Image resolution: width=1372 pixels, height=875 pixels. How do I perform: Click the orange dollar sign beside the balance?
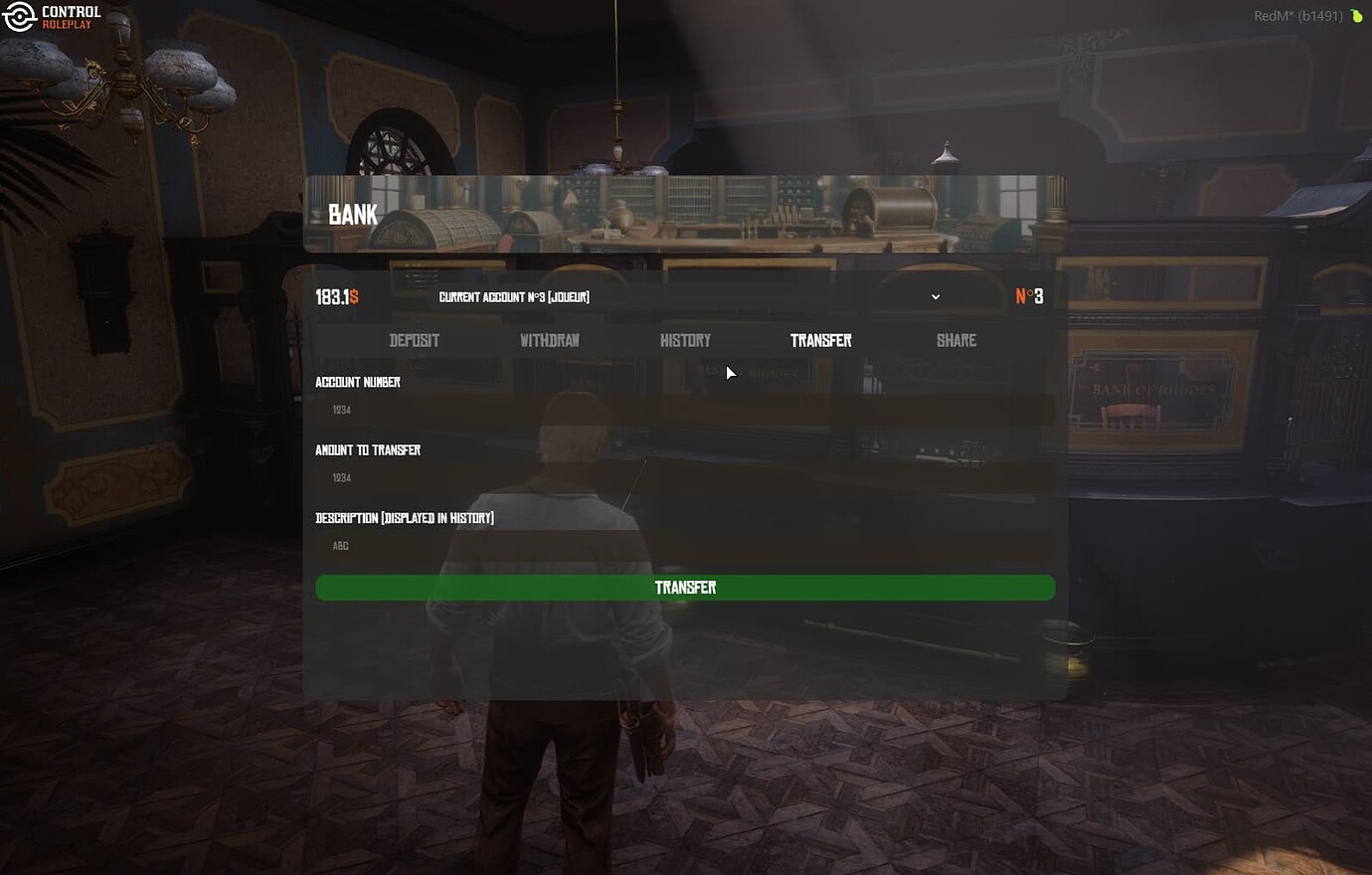(x=352, y=295)
